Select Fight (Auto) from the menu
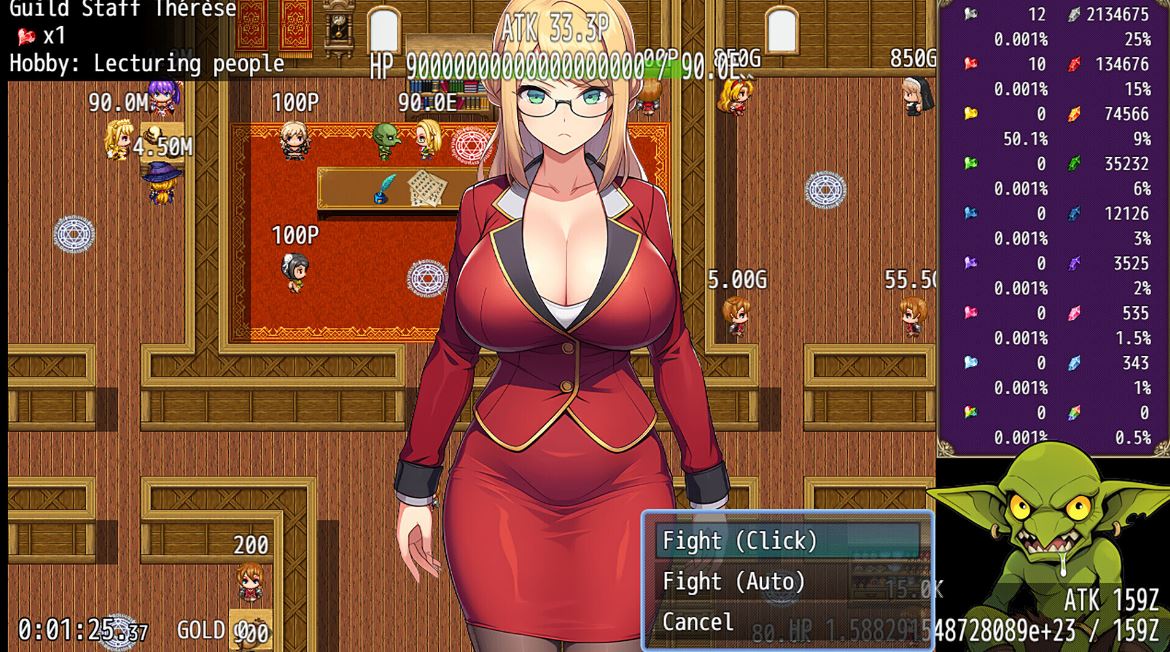 point(734,581)
